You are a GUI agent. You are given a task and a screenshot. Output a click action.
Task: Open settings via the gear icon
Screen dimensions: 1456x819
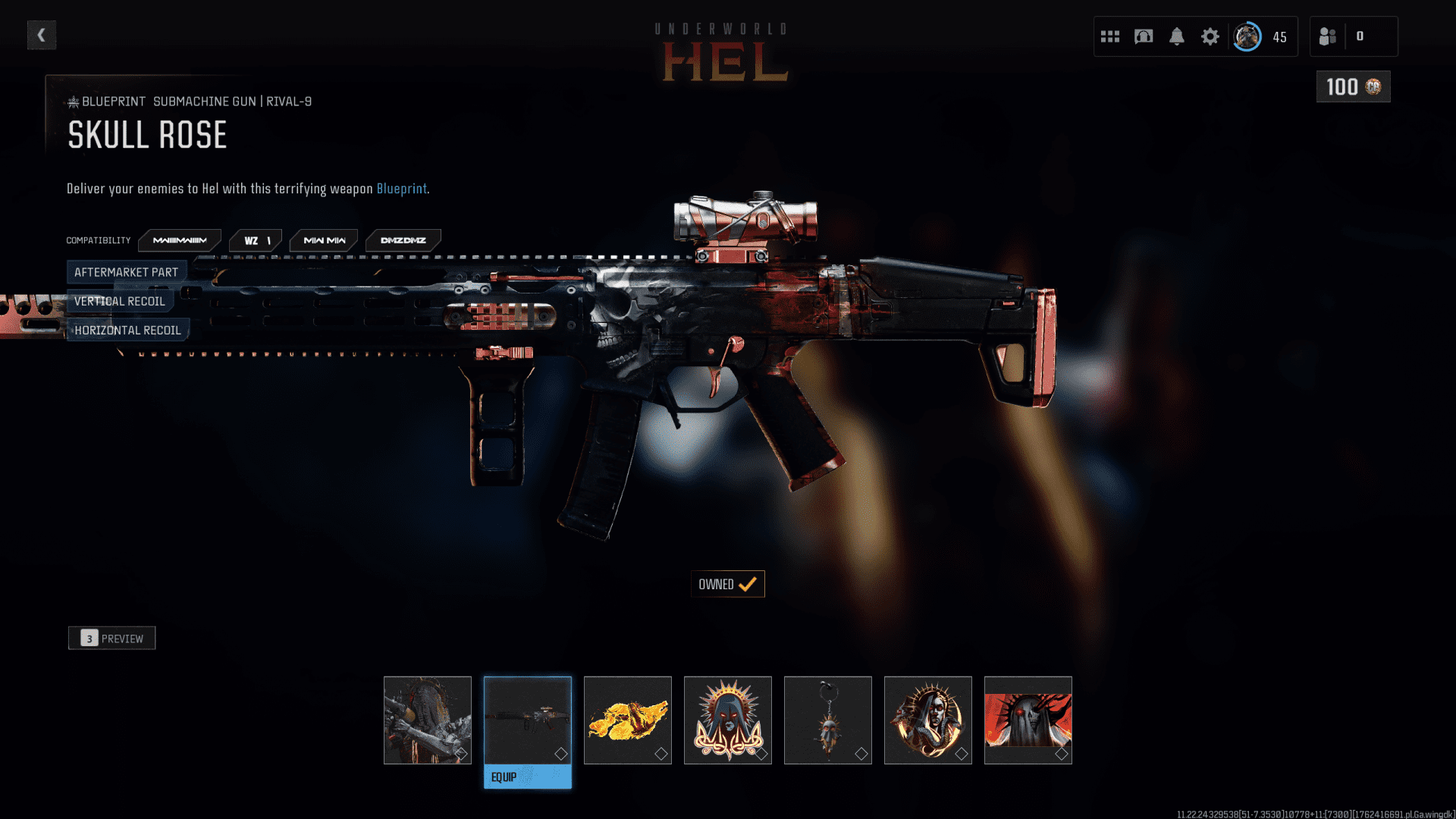tap(1210, 36)
